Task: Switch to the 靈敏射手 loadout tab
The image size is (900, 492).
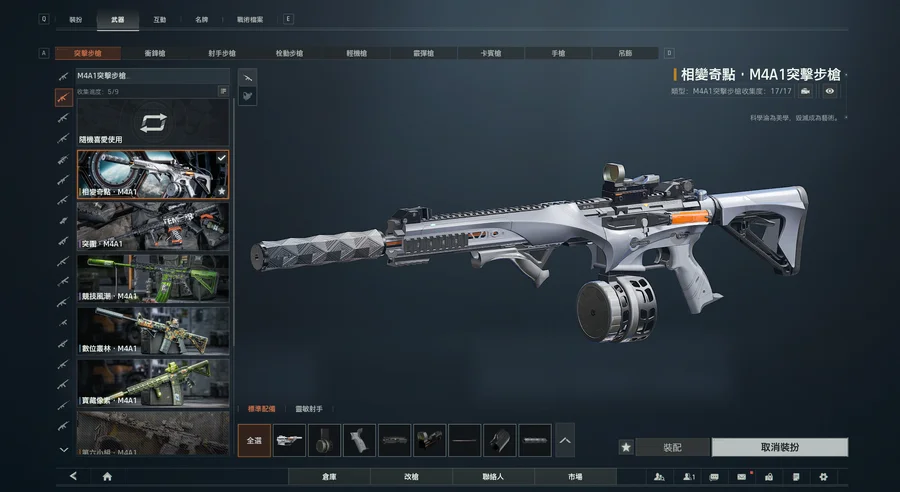Action: 309,409
